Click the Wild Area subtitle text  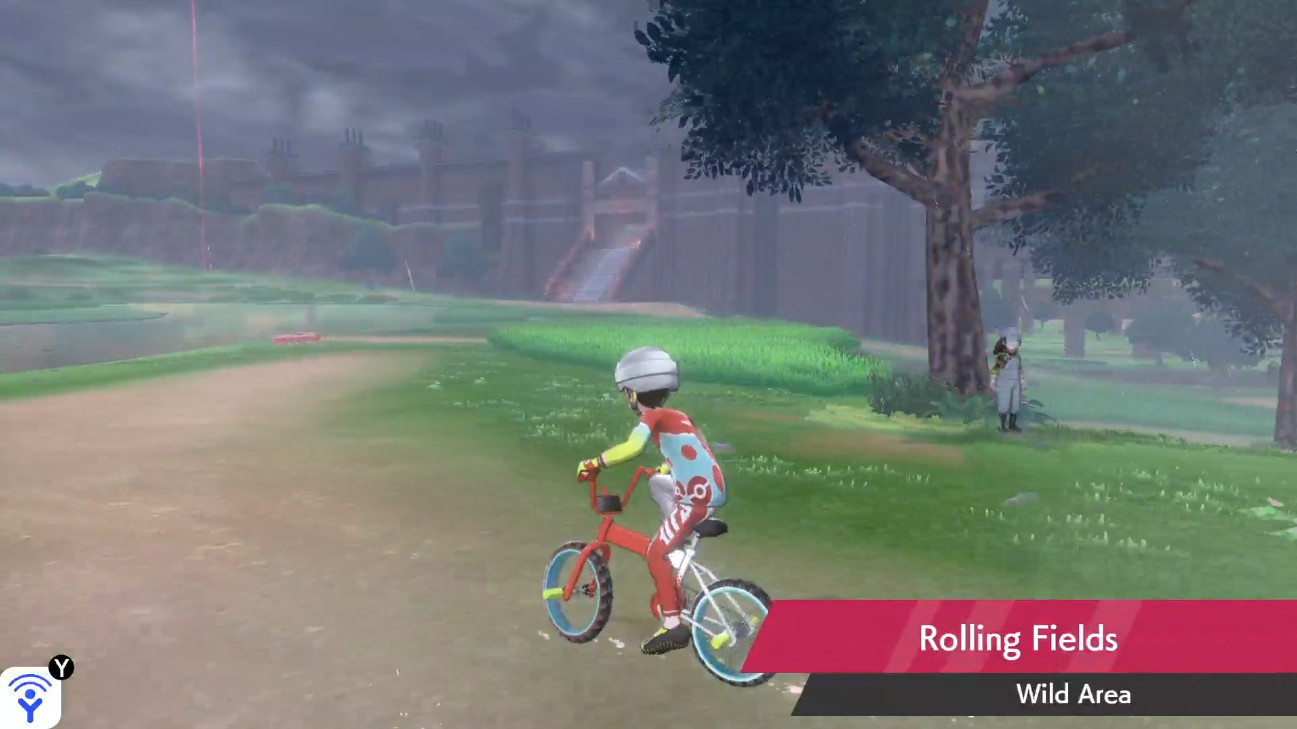pos(1073,695)
